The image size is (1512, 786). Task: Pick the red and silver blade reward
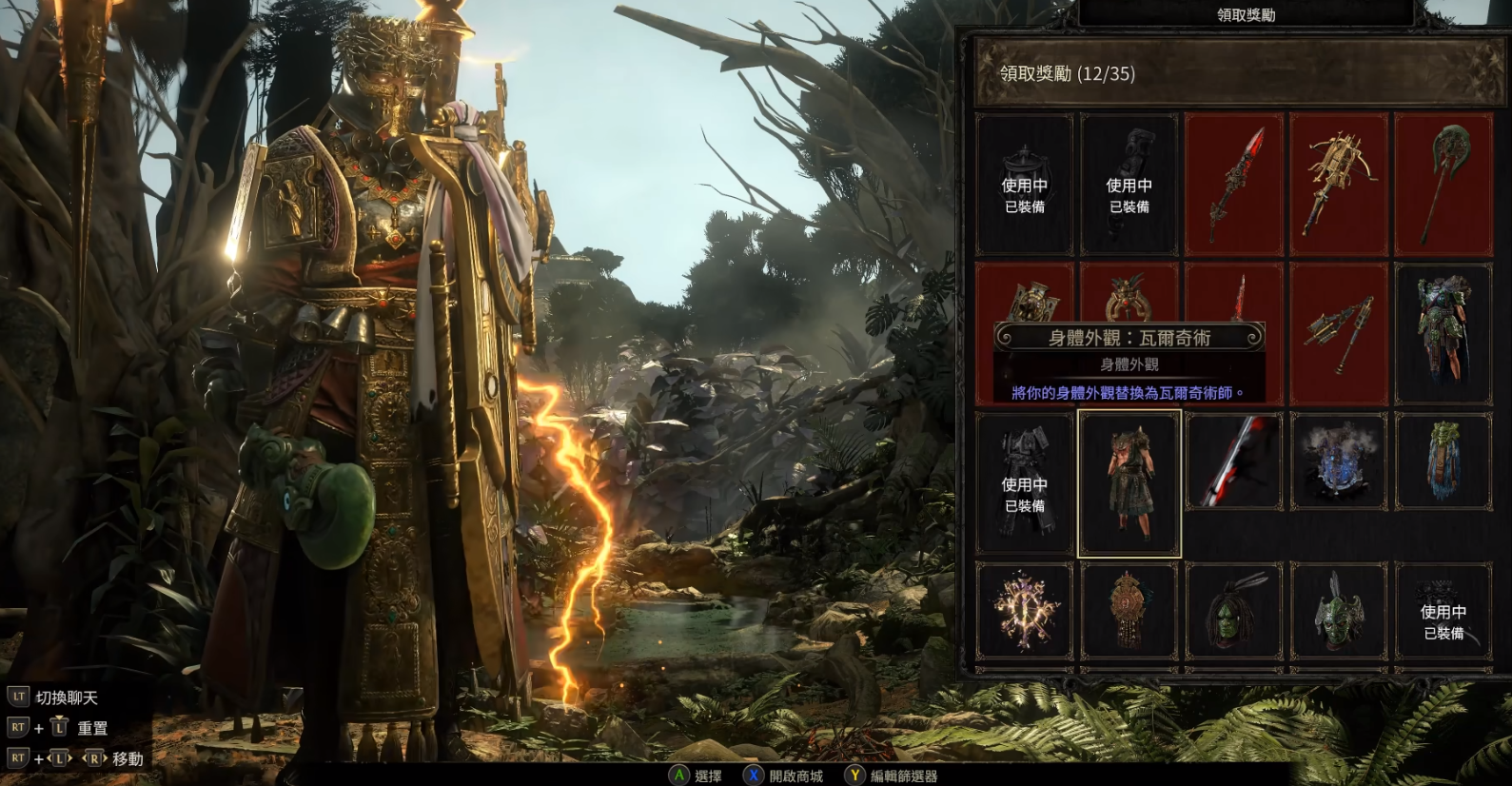(1234, 462)
